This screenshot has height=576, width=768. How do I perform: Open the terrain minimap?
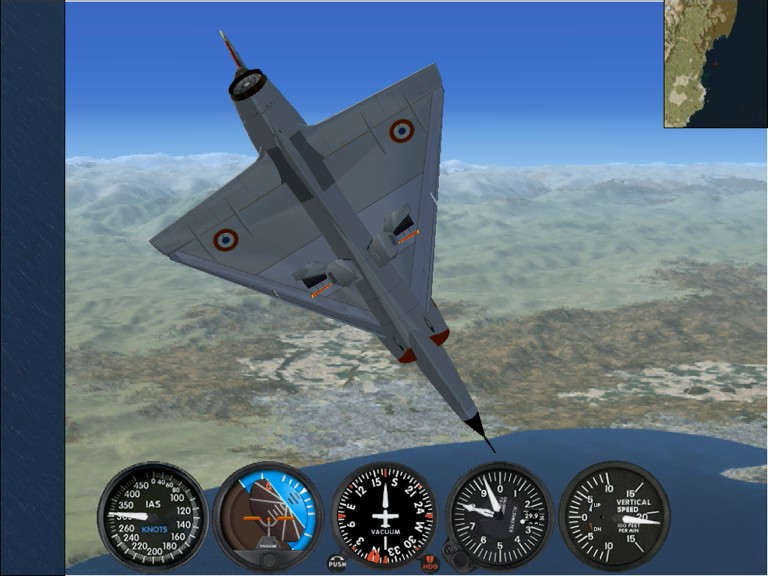click(x=715, y=63)
